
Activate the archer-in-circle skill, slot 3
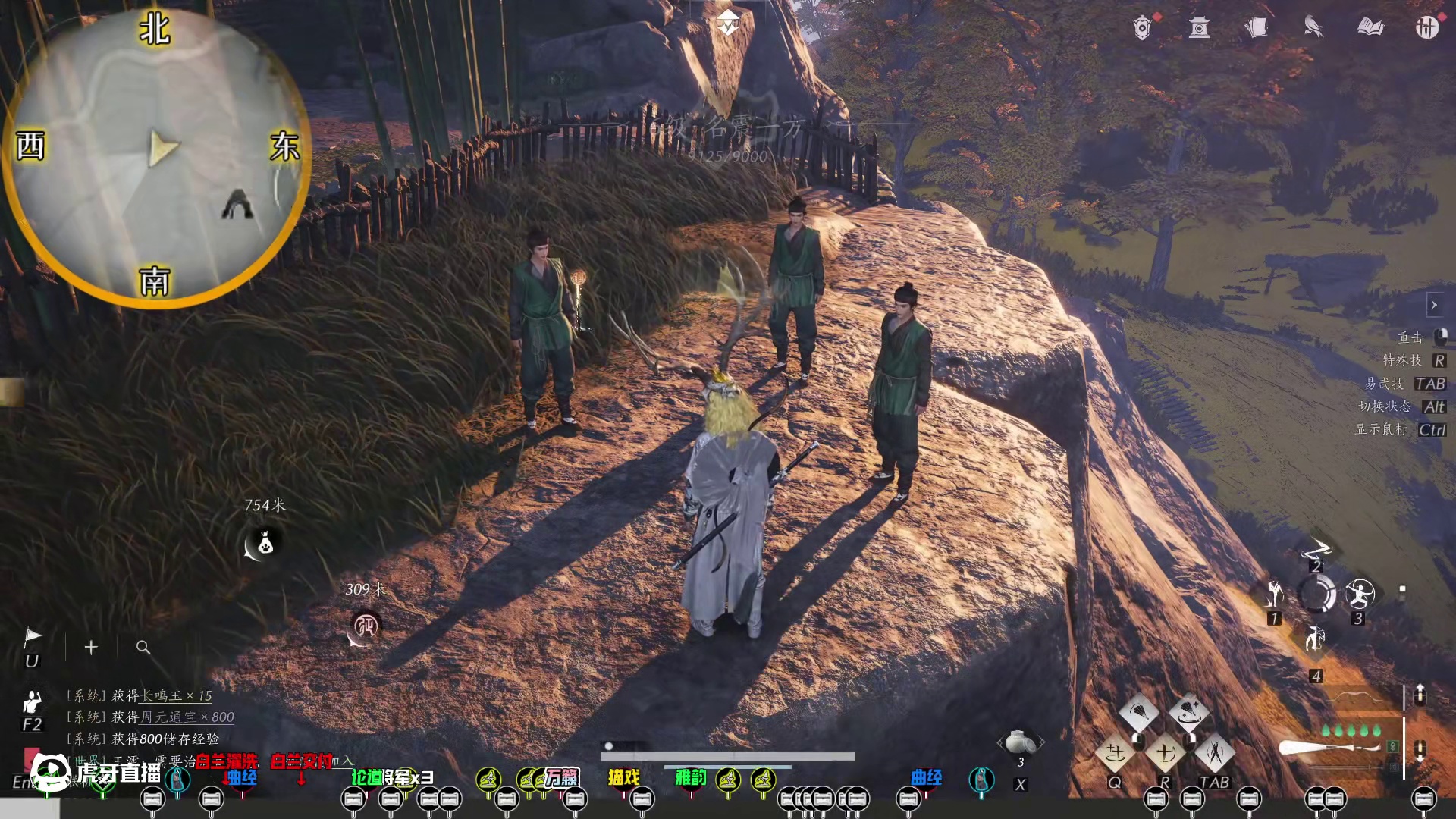[1359, 595]
